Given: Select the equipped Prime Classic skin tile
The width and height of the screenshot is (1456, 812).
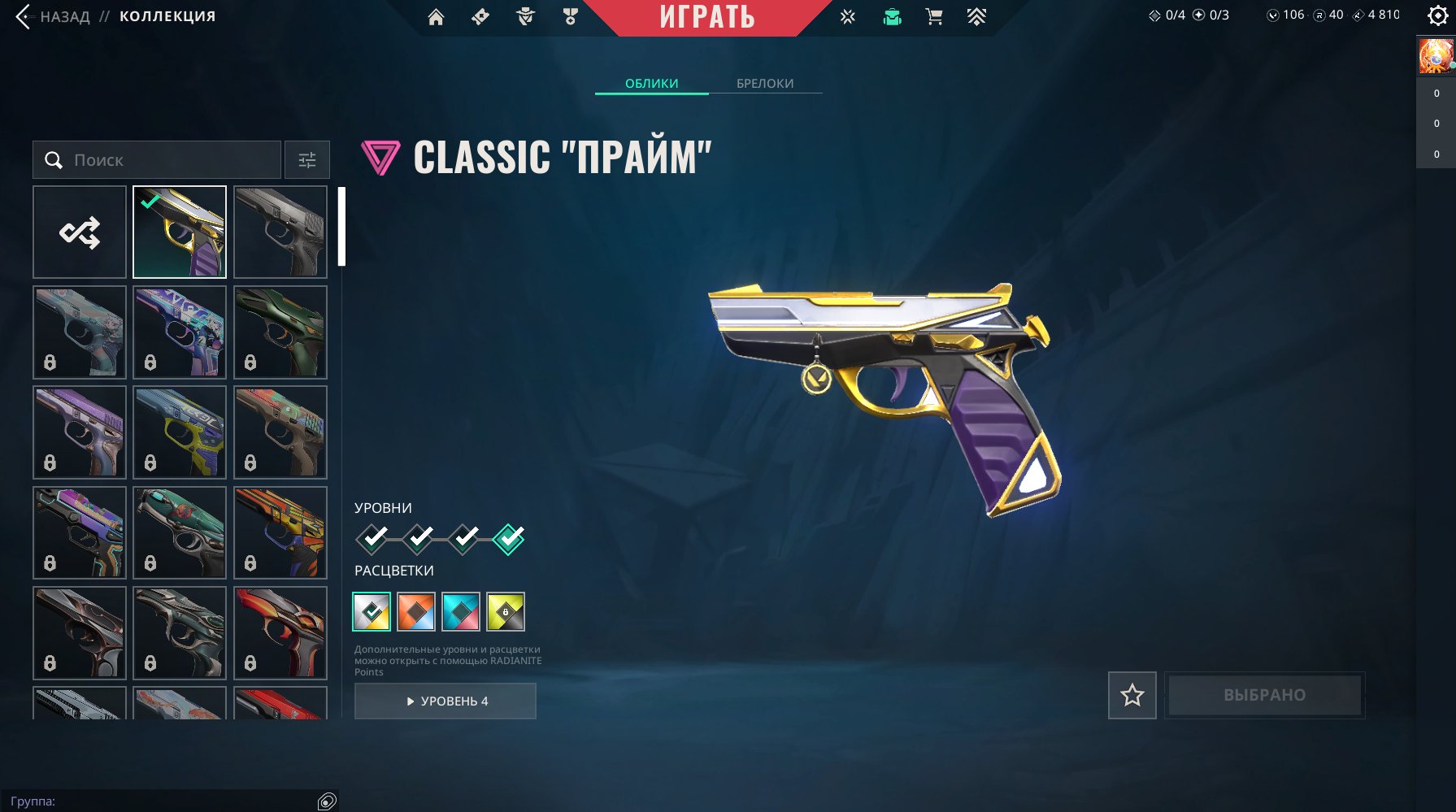Looking at the screenshot, I should (180, 232).
